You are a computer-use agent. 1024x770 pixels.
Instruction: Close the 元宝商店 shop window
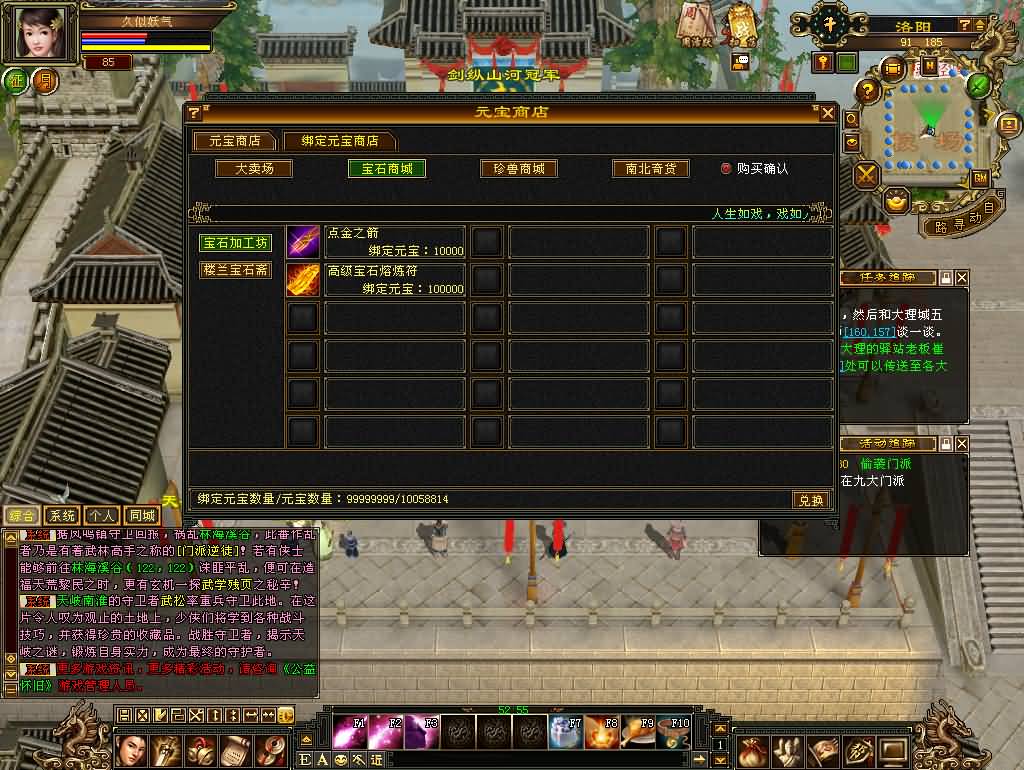[x=827, y=113]
